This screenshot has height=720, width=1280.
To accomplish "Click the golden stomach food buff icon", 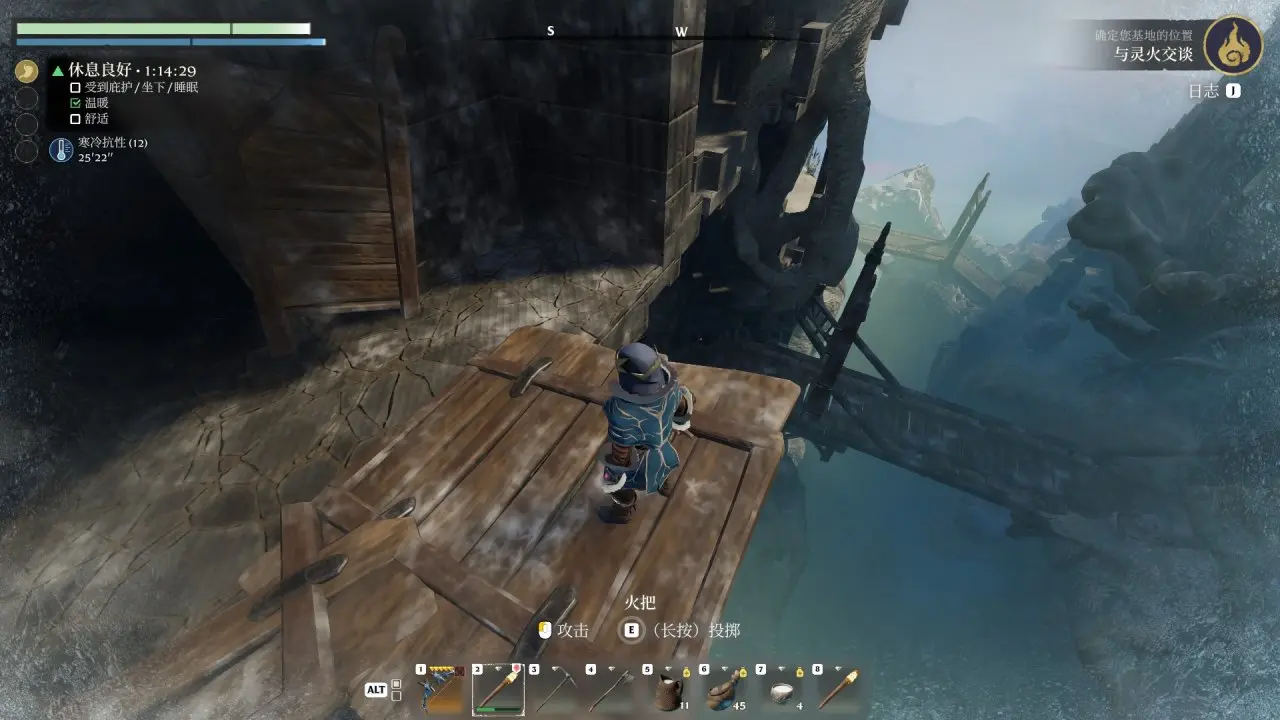I will tap(27, 72).
